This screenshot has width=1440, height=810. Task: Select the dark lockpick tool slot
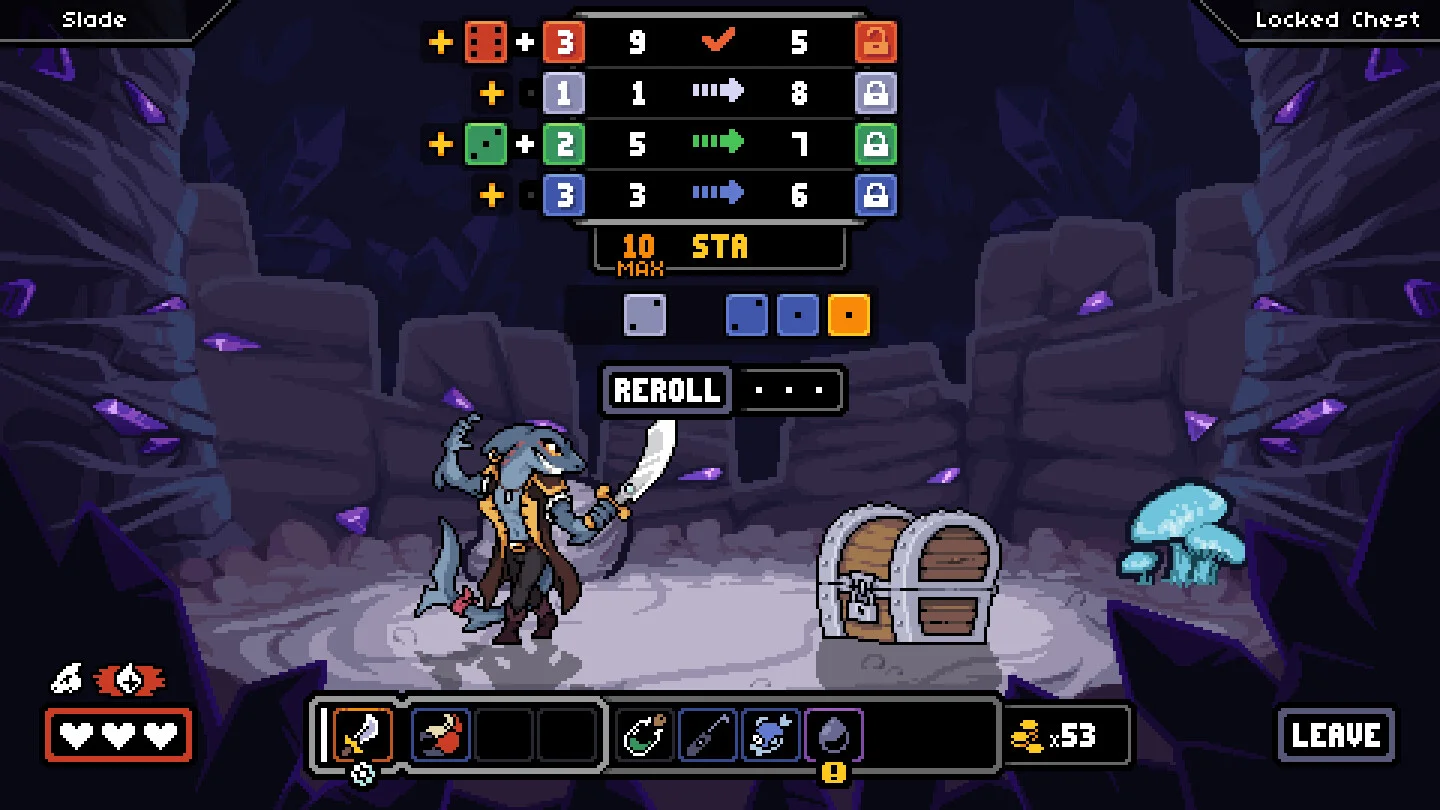pyautogui.click(x=708, y=735)
